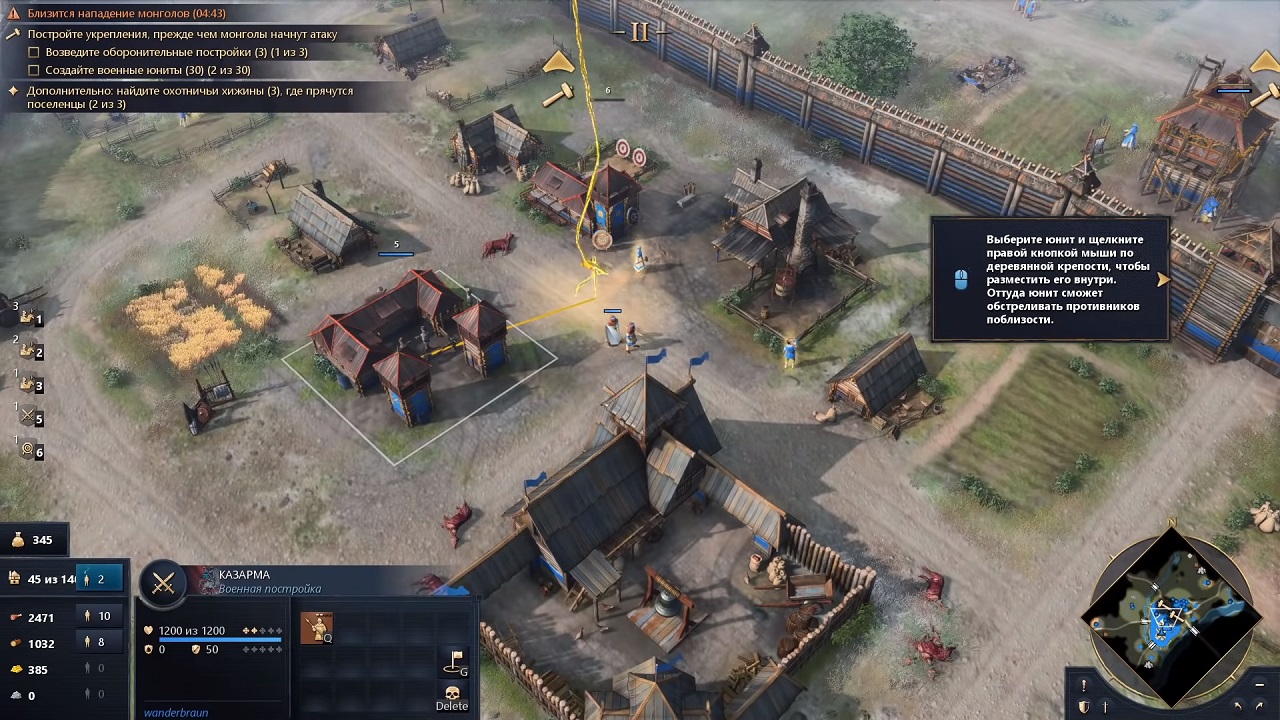Image resolution: width=1280 pixels, height=720 pixels.
Task: Click the shield icon beside the minimap
Action: click(x=1083, y=707)
